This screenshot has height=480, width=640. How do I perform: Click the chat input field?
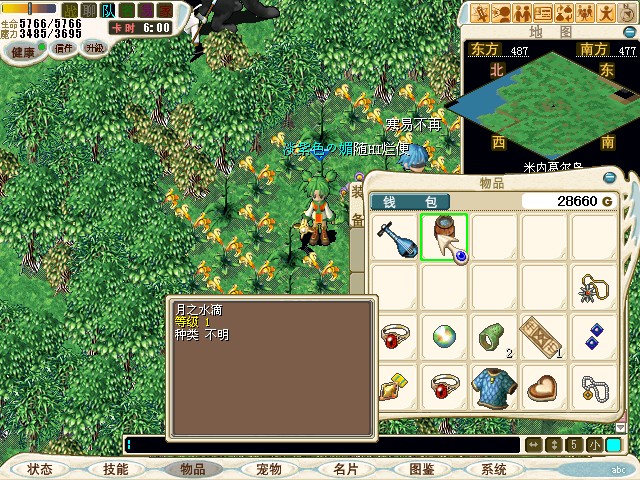[320, 445]
